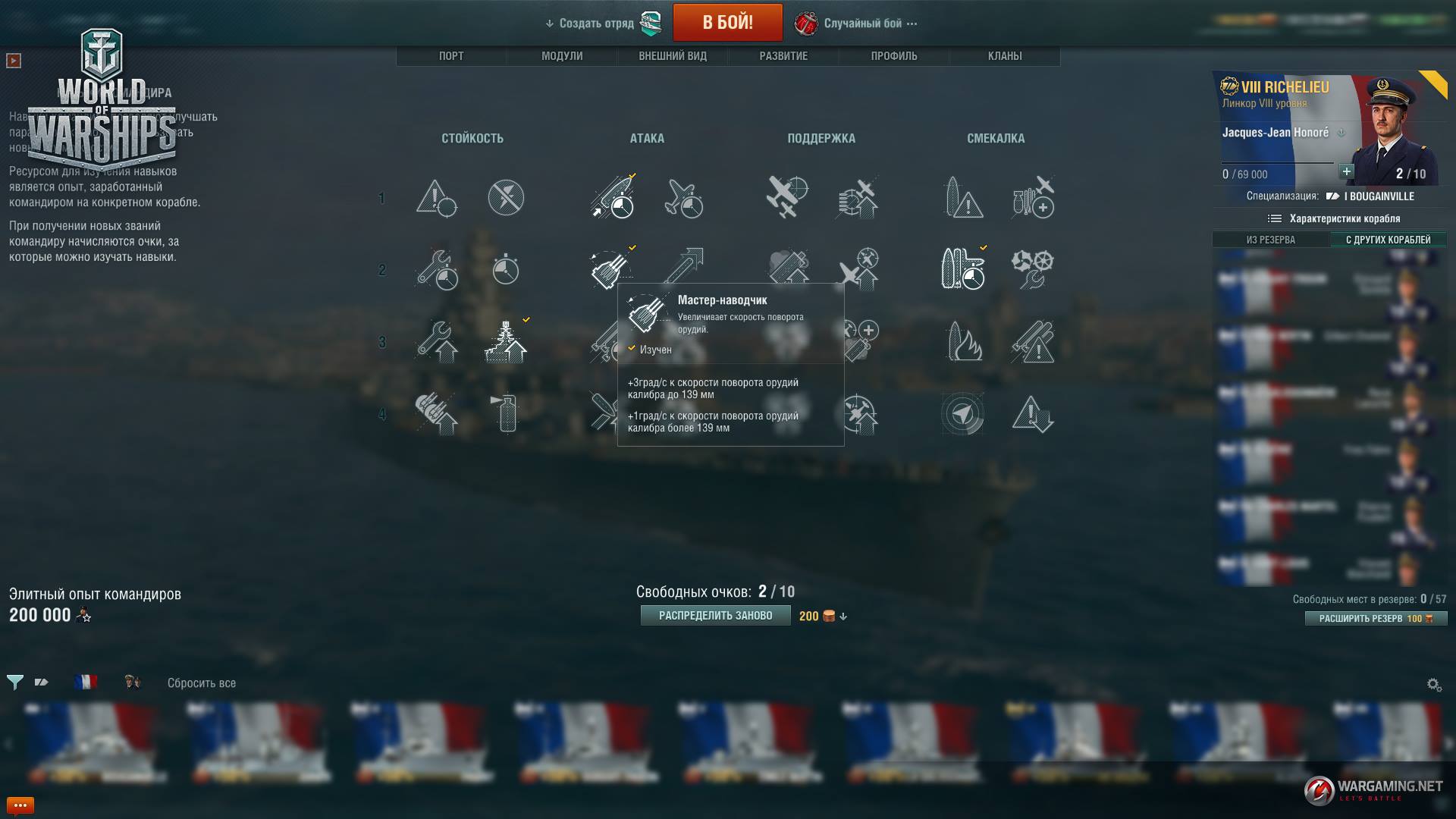Add commander experience with green plus button
The image size is (1456, 819).
tap(1346, 171)
